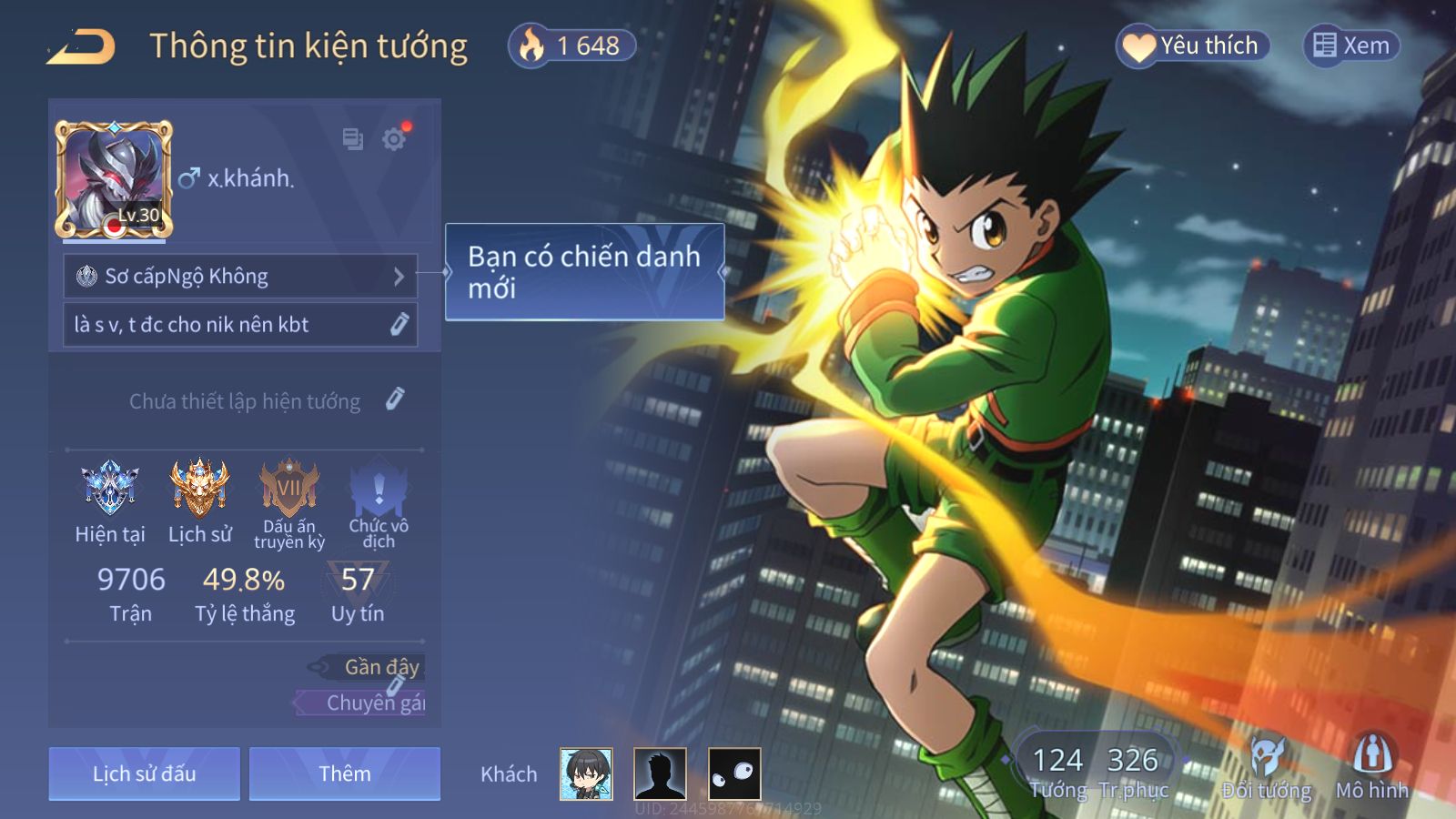Go back using the return arrow

tap(82, 47)
